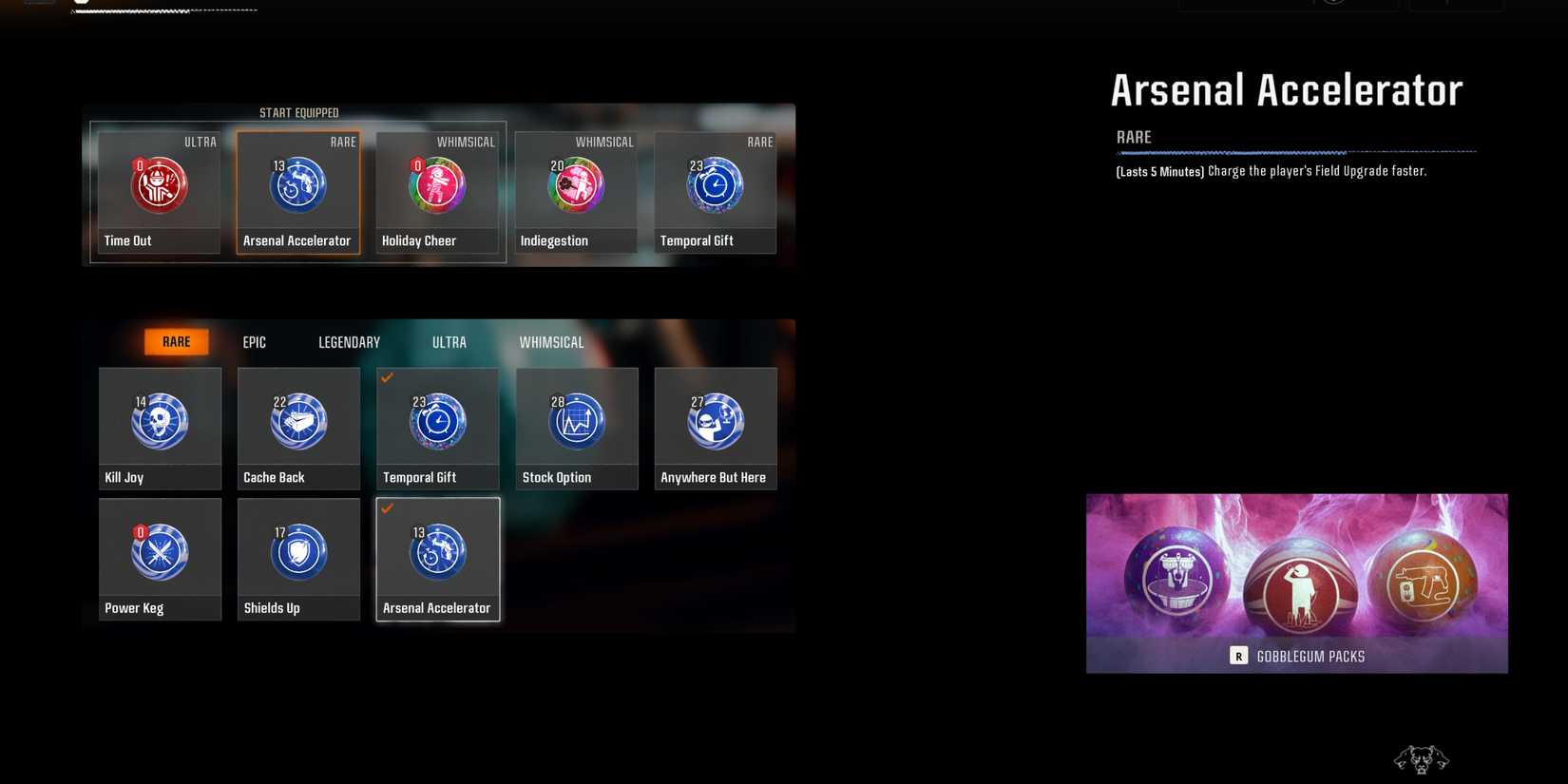This screenshot has width=1568, height=784.
Task: Select the Kill Joy gobblegum icon
Action: pyautogui.click(x=159, y=420)
